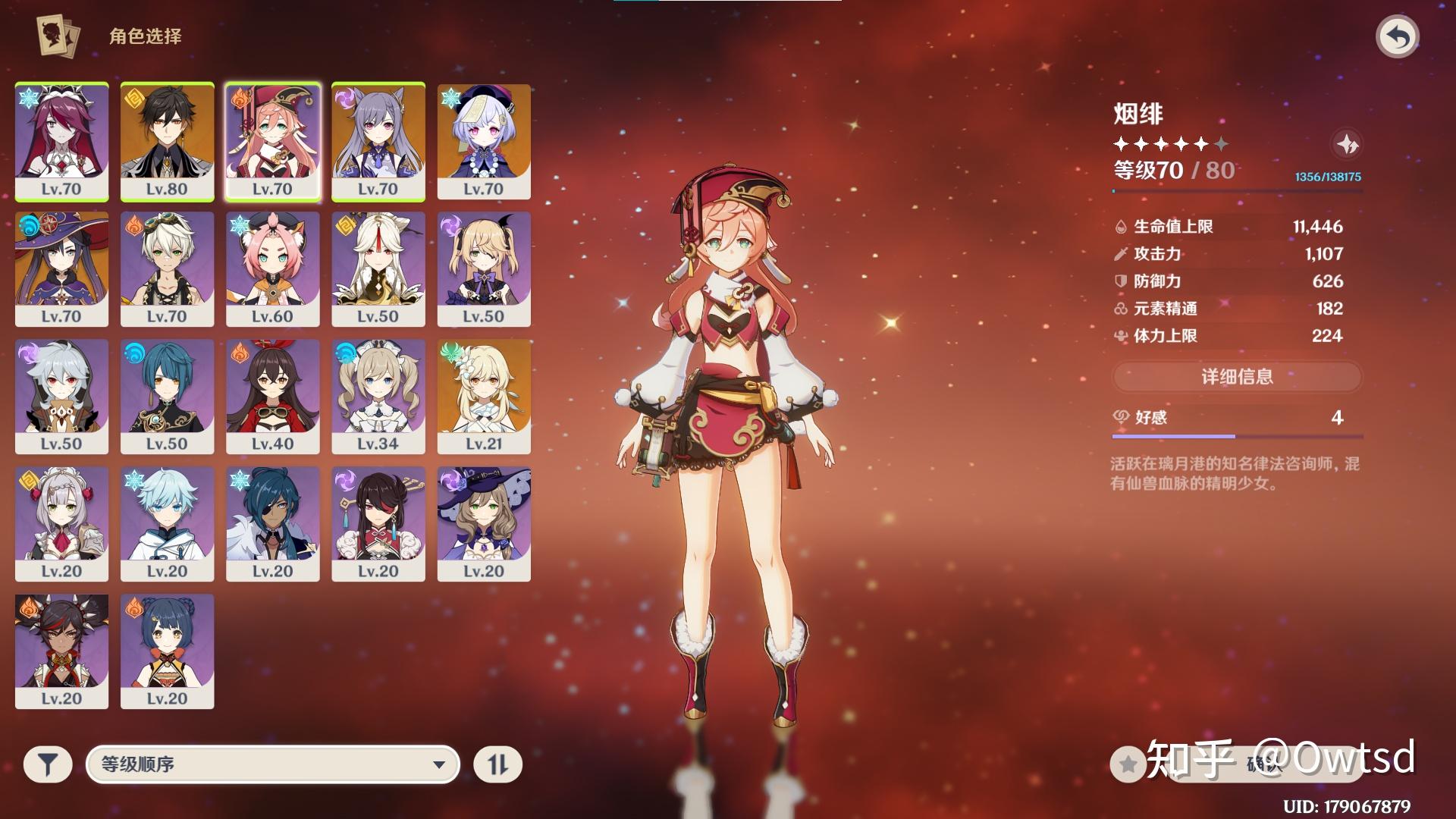This screenshot has width=1456, height=819.
Task: Open the 等级顺序 sorting dropdown
Action: [273, 765]
